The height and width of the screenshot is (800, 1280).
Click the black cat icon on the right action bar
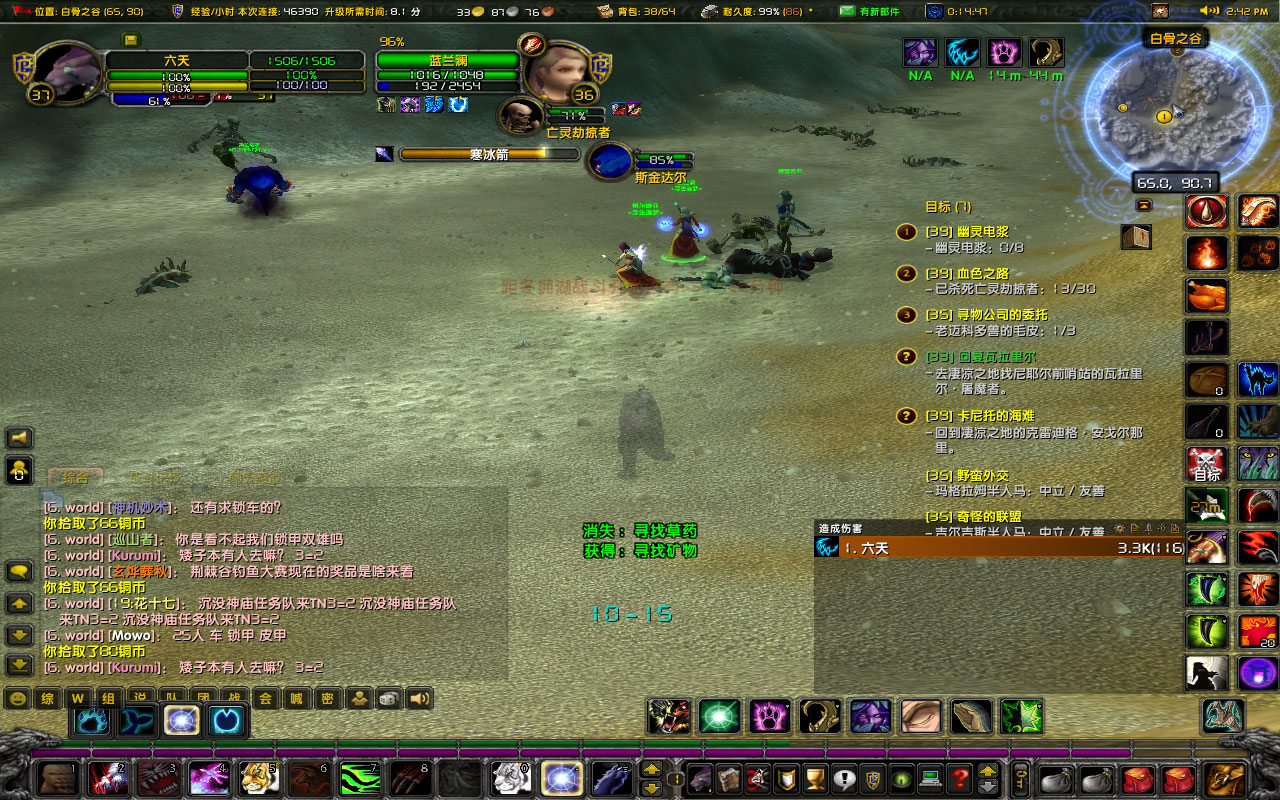pos(1255,378)
